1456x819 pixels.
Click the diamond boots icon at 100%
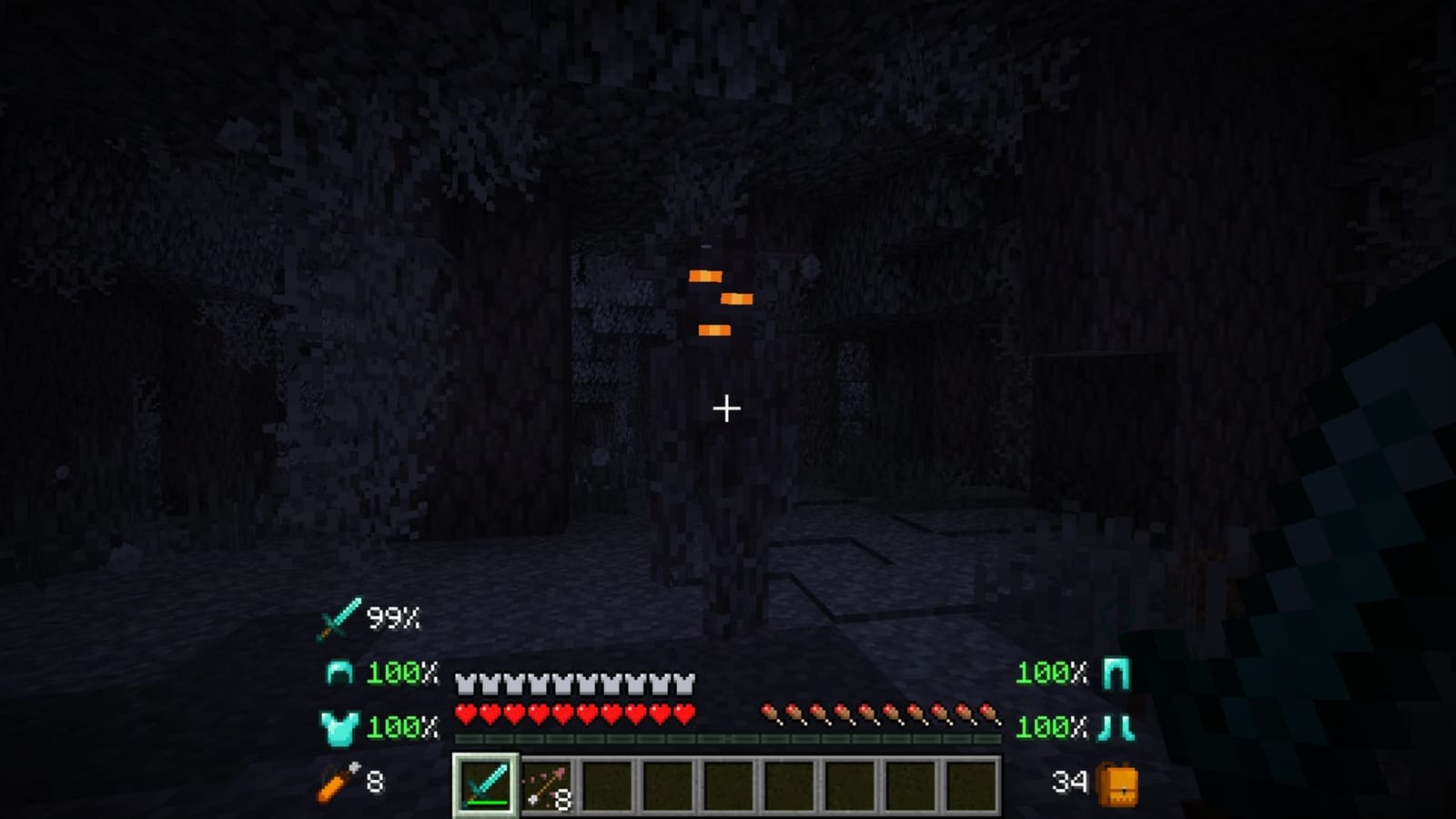coord(1117,728)
